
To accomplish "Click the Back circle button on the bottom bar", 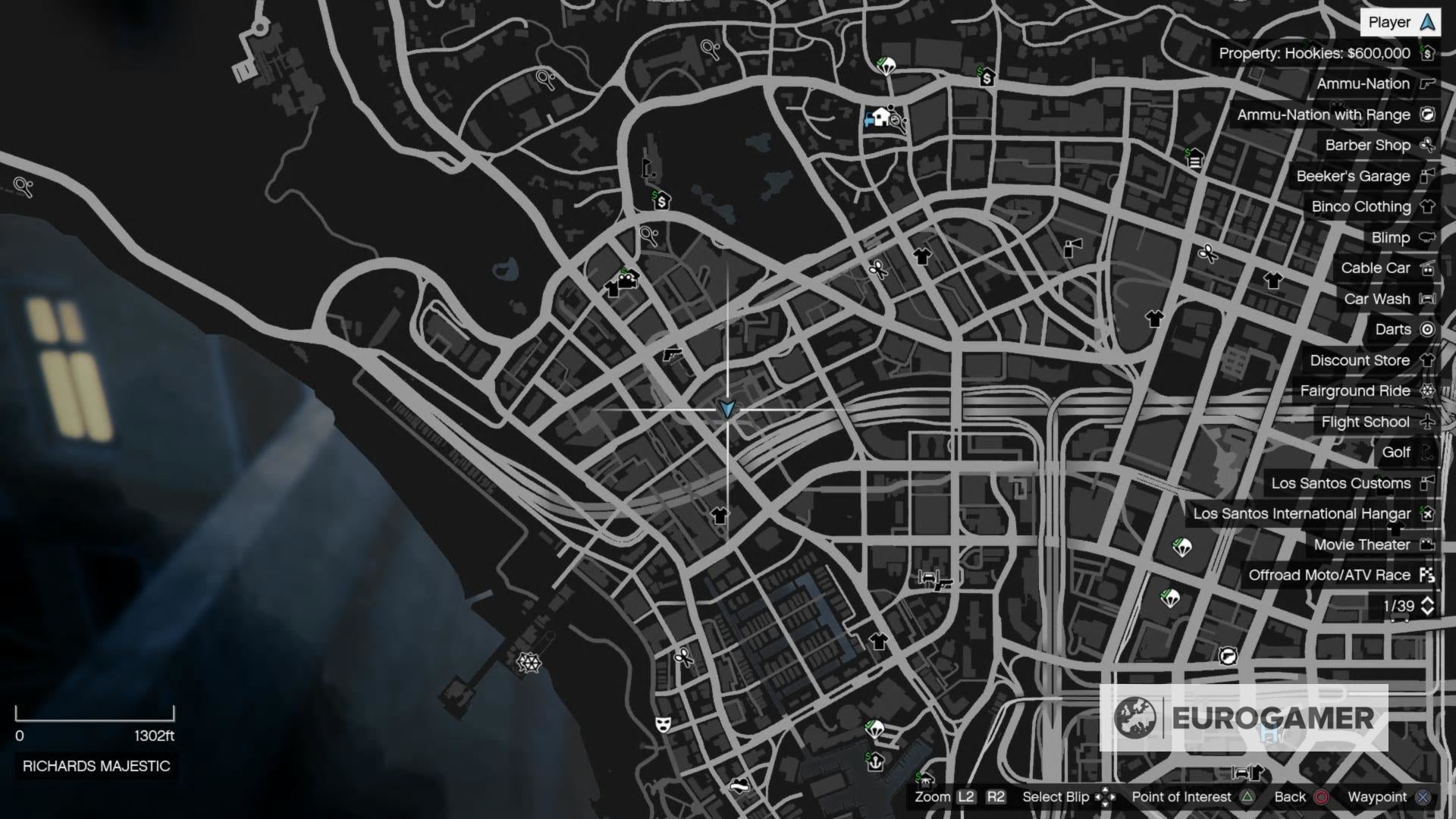I will point(1320,797).
